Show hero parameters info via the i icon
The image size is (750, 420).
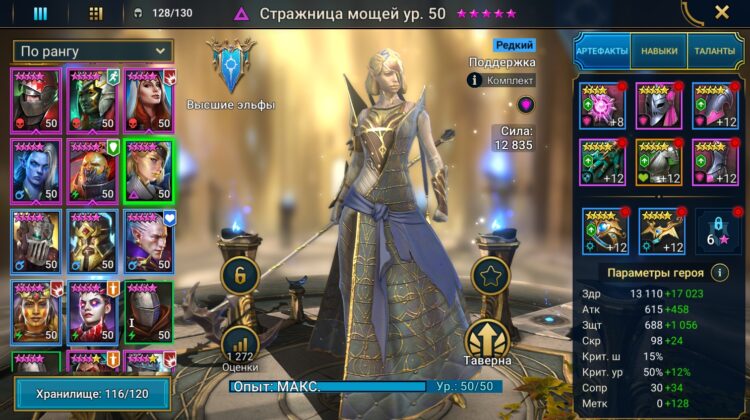coord(720,272)
